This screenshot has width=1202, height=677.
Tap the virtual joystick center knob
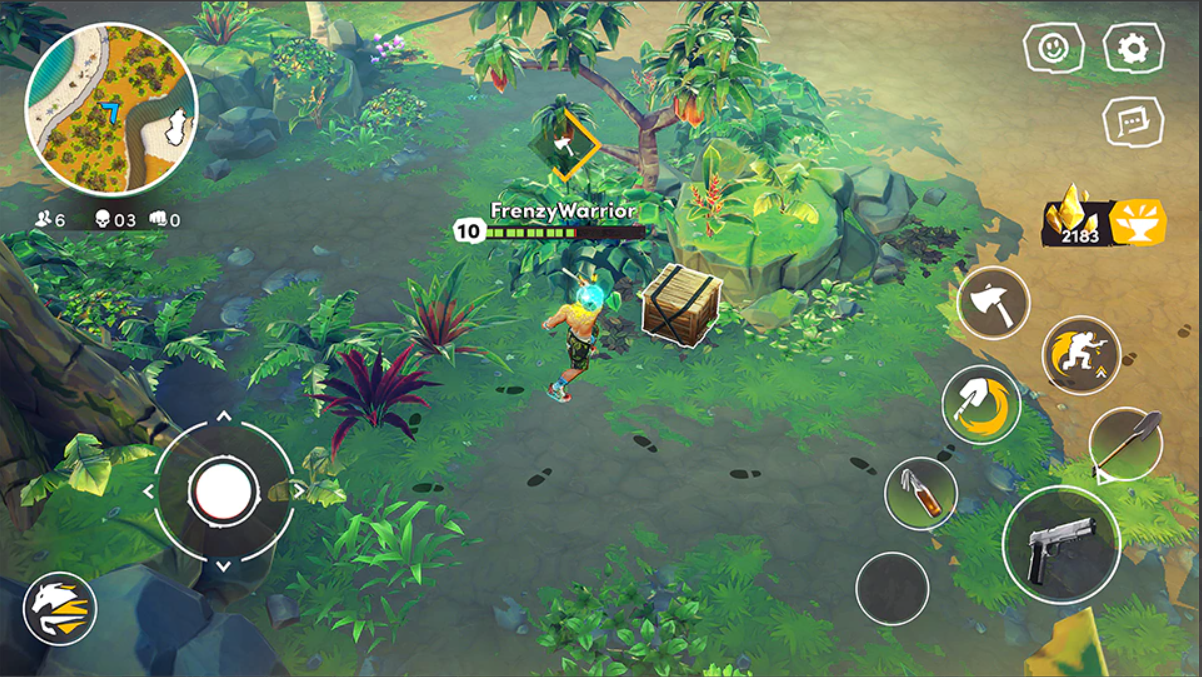click(x=224, y=490)
